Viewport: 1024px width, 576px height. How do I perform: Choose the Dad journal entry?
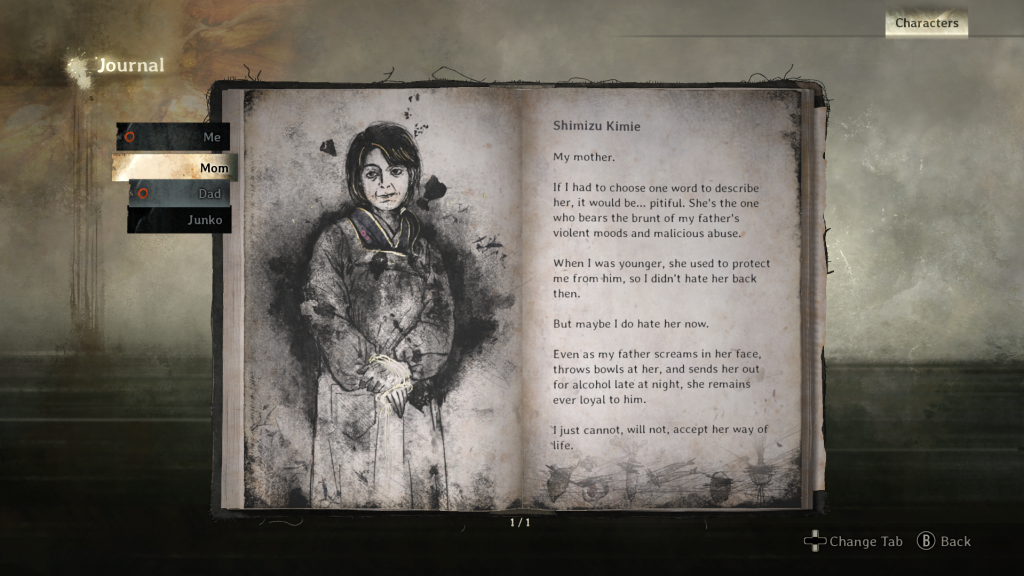[180, 194]
